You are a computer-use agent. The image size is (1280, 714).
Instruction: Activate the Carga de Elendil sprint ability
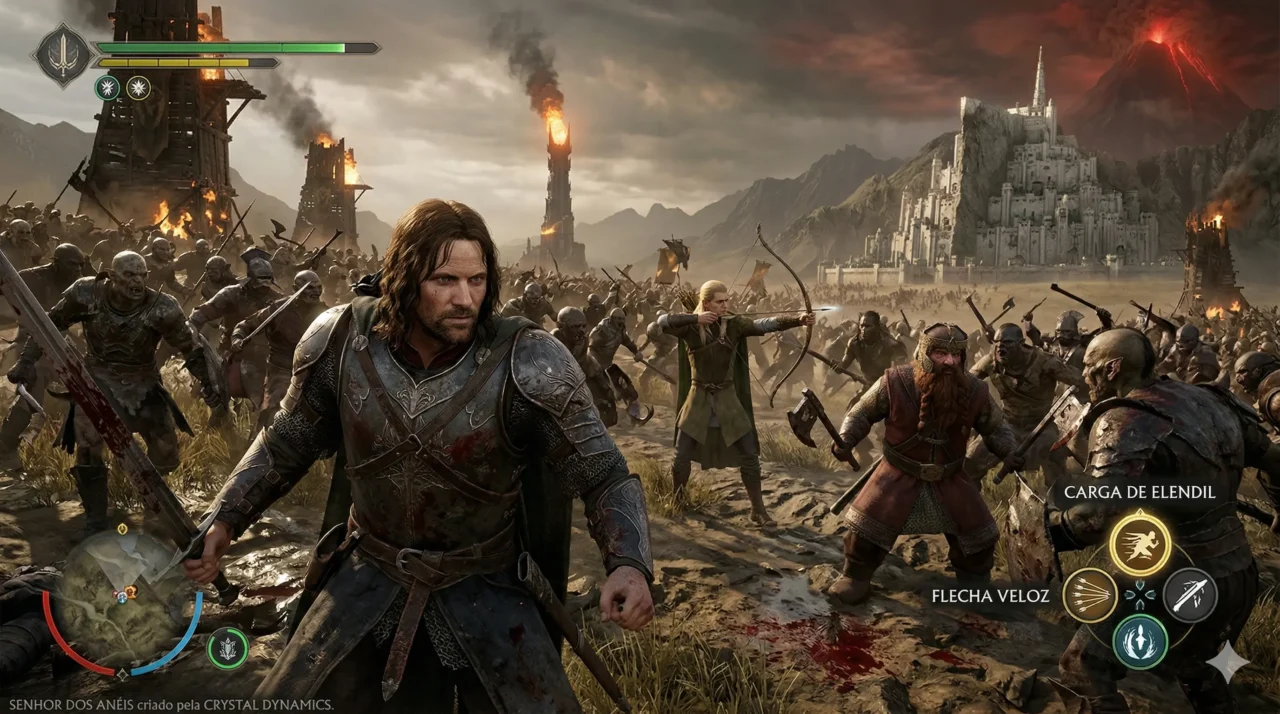(x=1140, y=543)
